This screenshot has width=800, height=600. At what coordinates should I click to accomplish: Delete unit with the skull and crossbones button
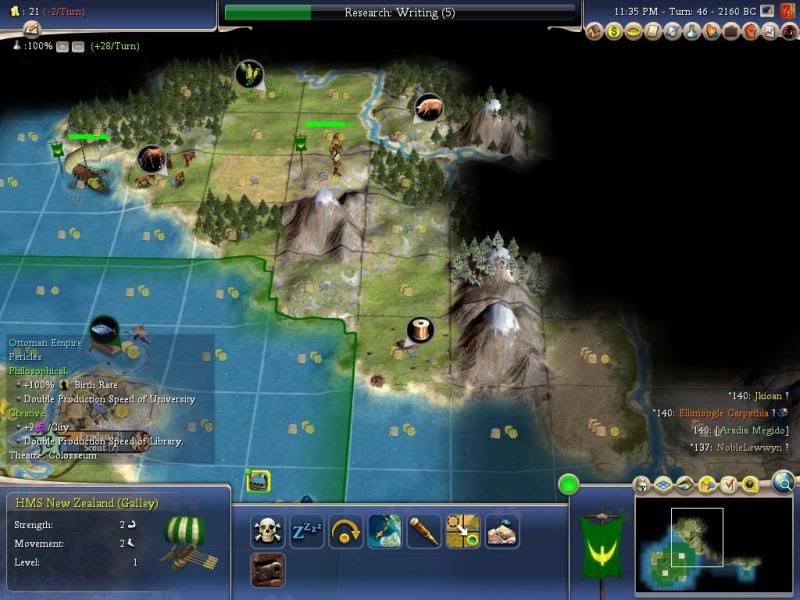tap(267, 531)
